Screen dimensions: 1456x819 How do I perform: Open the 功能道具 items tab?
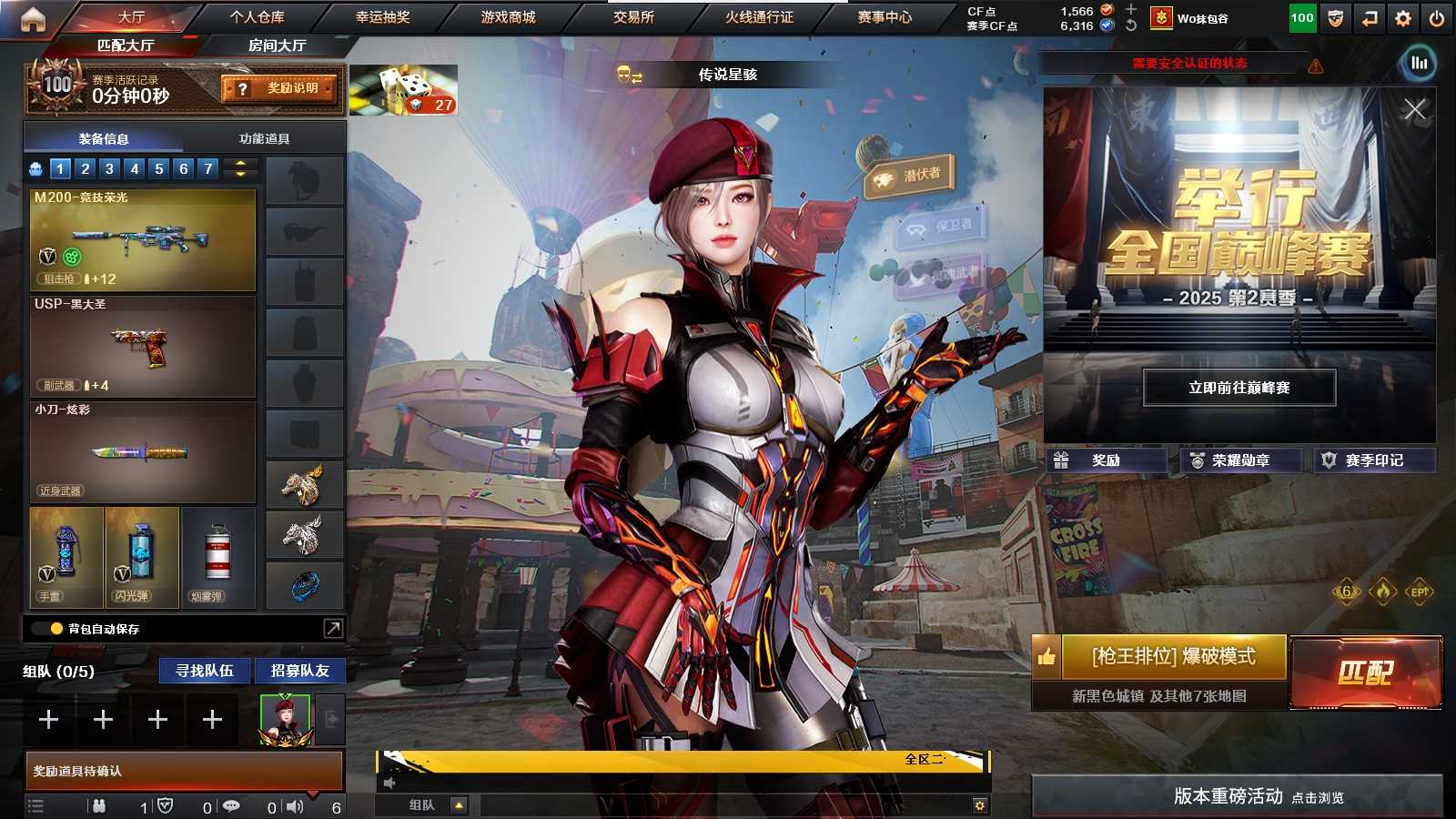click(x=264, y=138)
